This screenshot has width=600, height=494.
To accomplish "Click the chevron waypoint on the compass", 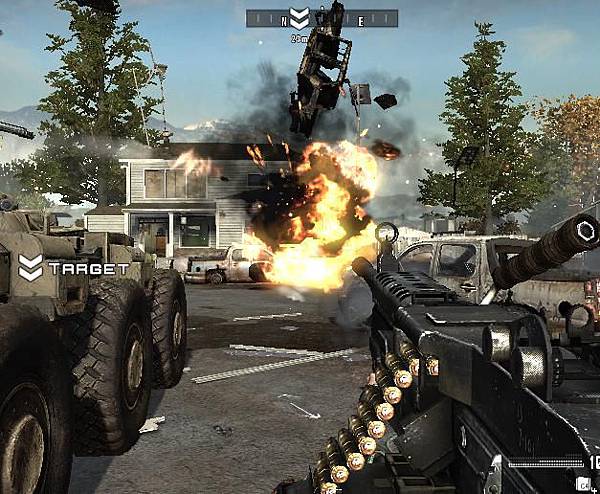I will point(298,19).
